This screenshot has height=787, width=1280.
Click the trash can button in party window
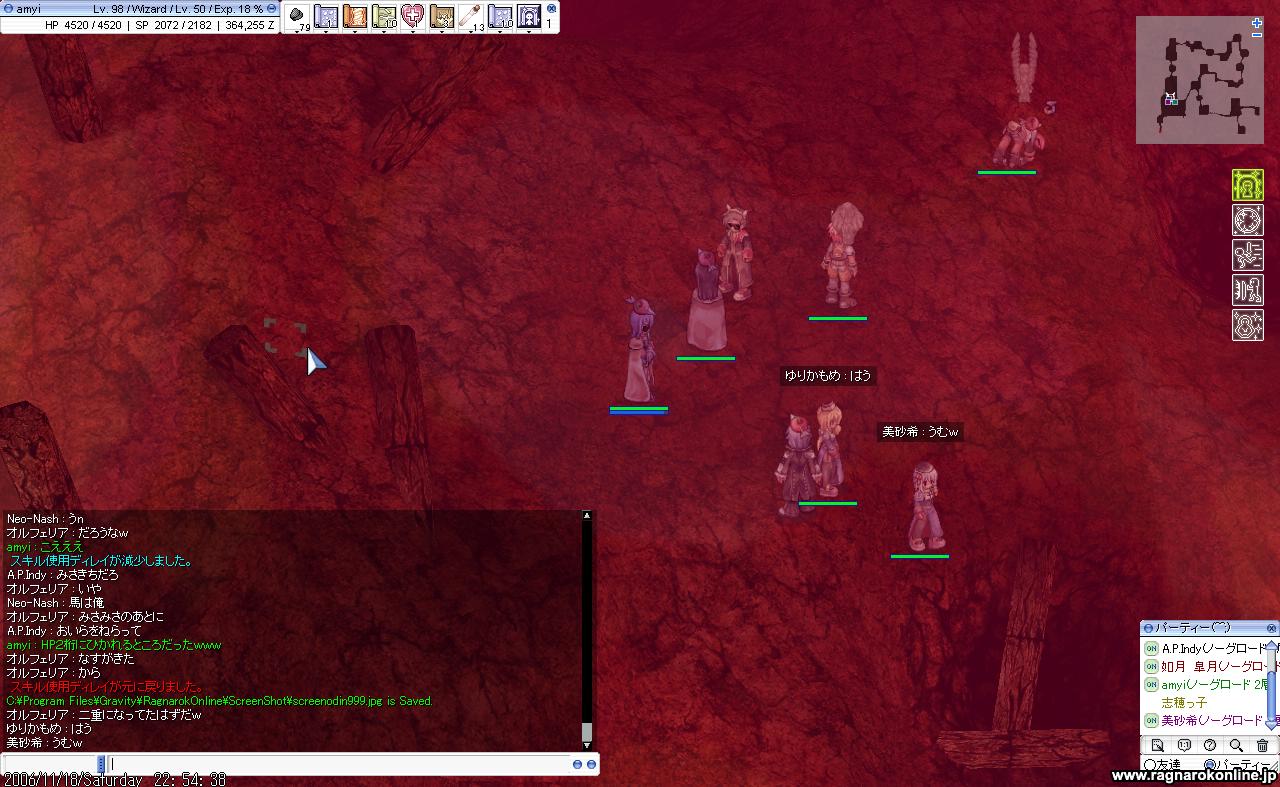(1262, 745)
